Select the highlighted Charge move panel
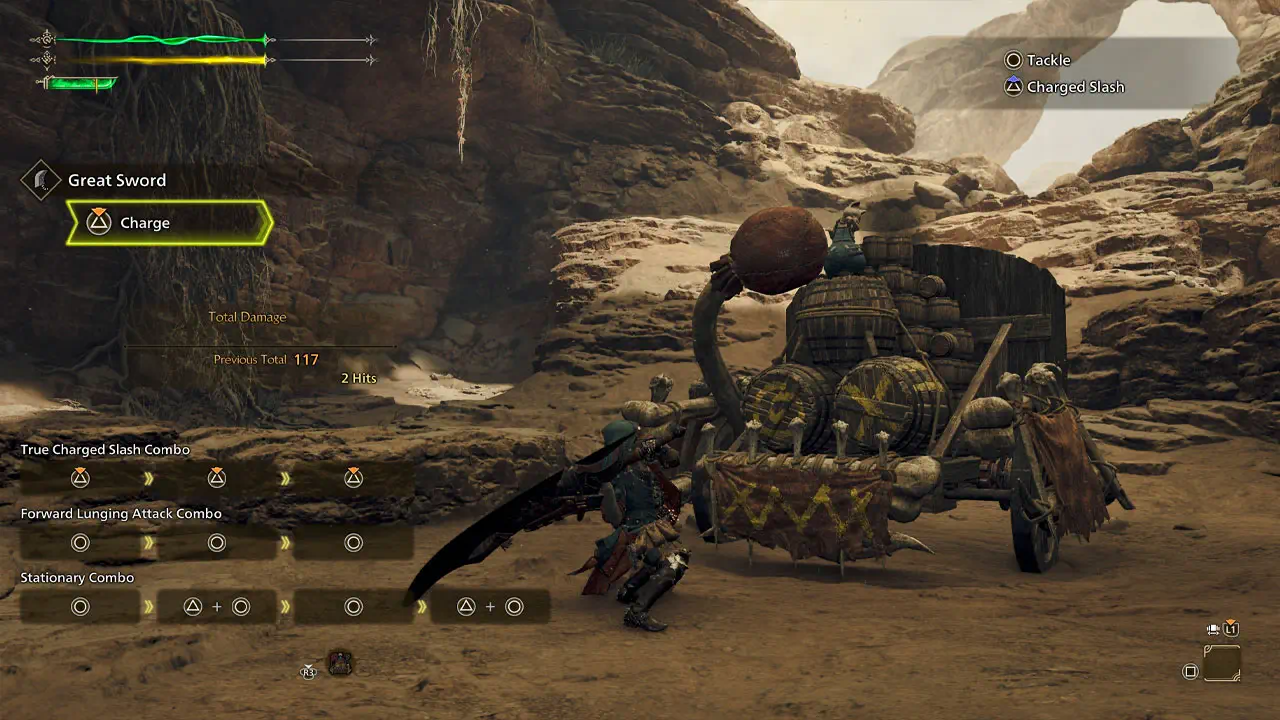Viewport: 1280px width, 720px height. 169,223
